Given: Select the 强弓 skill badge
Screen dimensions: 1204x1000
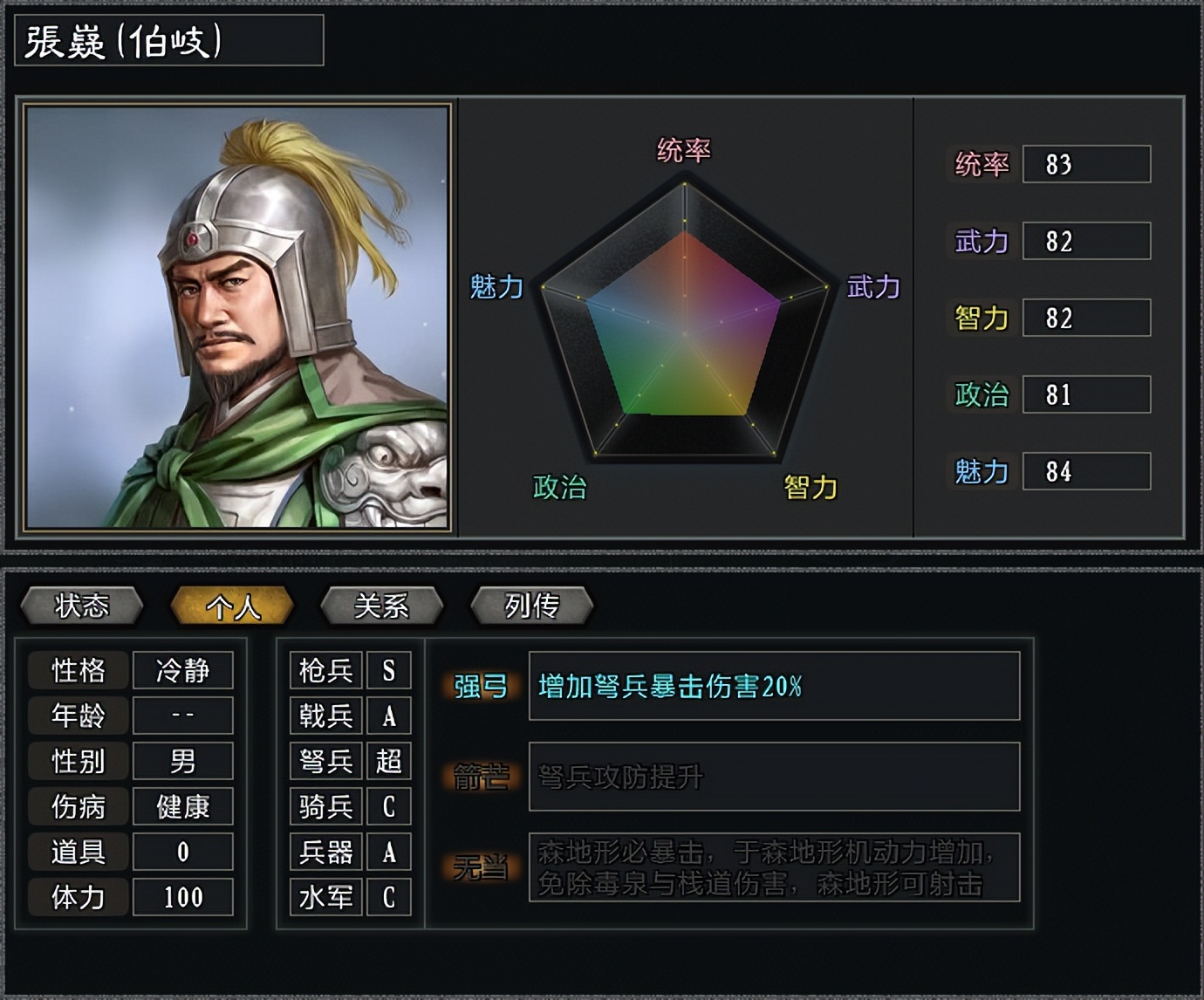Looking at the screenshot, I should (x=482, y=688).
